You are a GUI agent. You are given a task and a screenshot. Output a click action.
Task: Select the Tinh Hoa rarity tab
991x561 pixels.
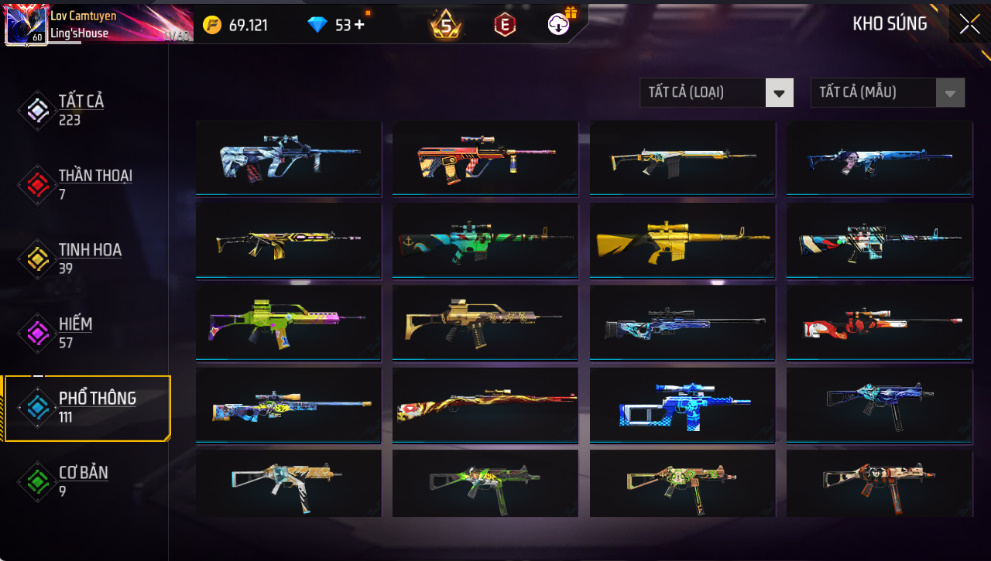click(85, 258)
